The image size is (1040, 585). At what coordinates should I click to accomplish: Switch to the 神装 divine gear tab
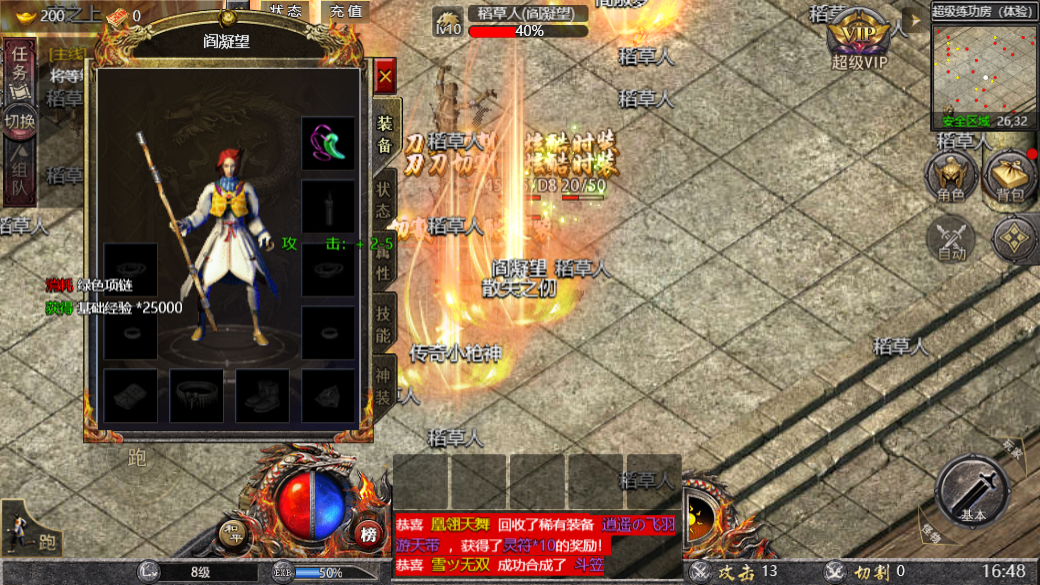pyautogui.click(x=385, y=384)
